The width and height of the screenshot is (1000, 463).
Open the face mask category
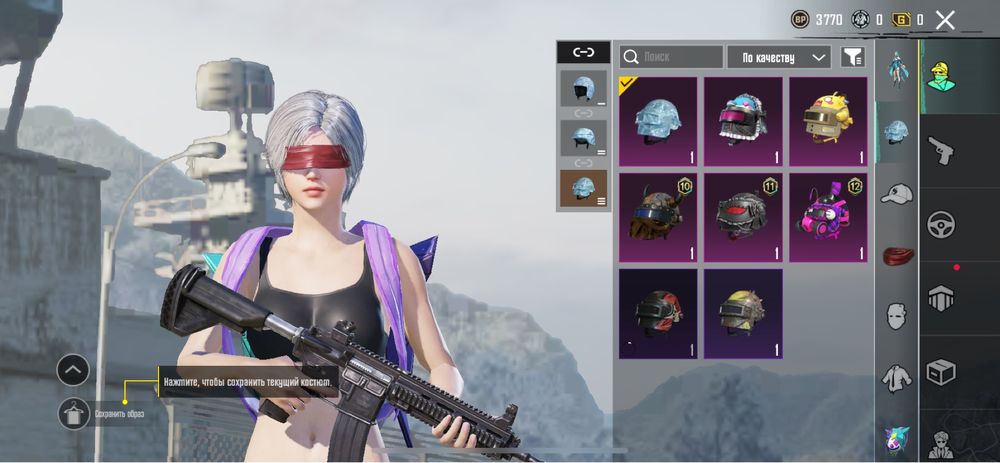click(897, 316)
